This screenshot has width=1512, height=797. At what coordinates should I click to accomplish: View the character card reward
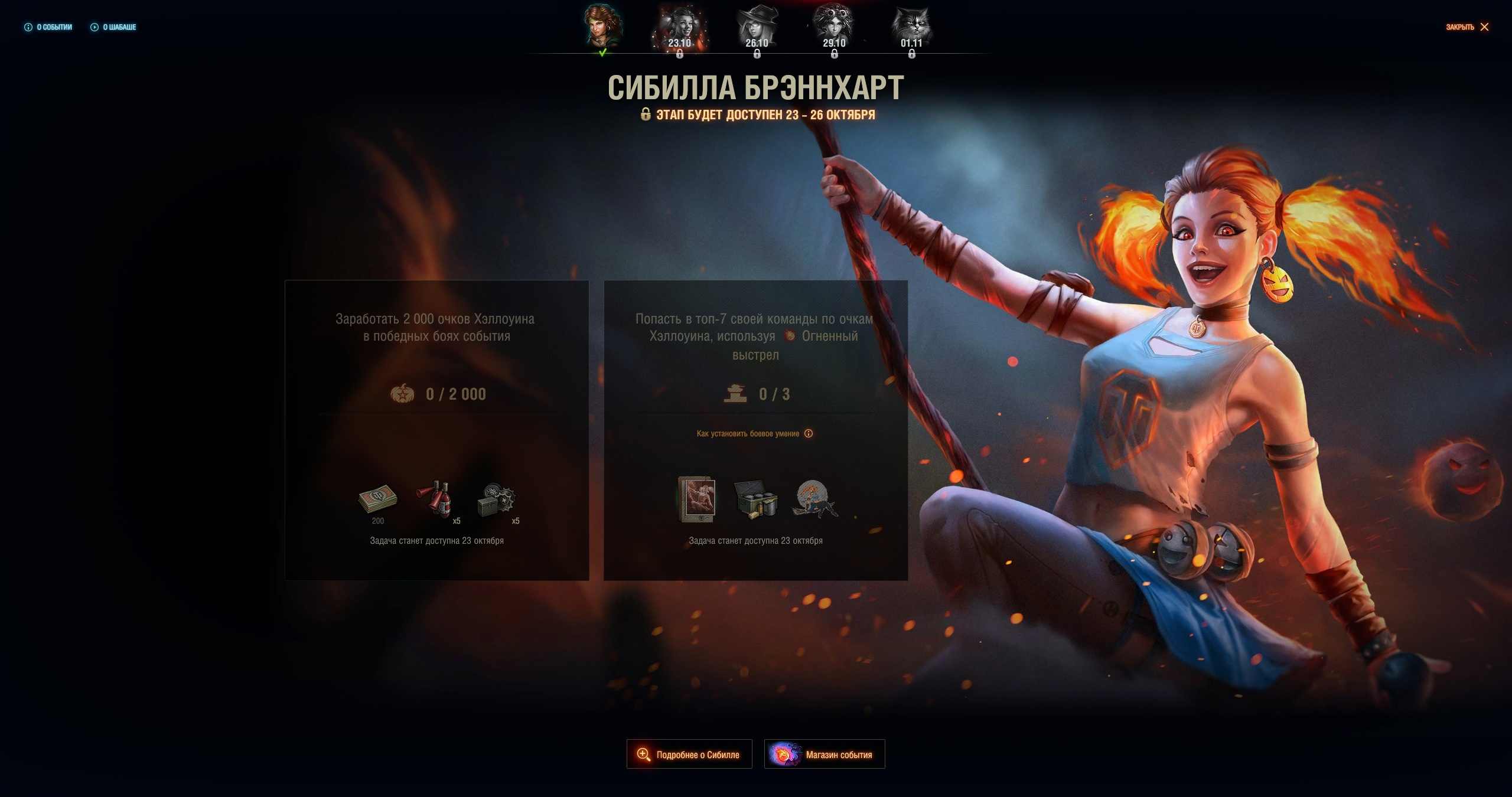tap(698, 499)
